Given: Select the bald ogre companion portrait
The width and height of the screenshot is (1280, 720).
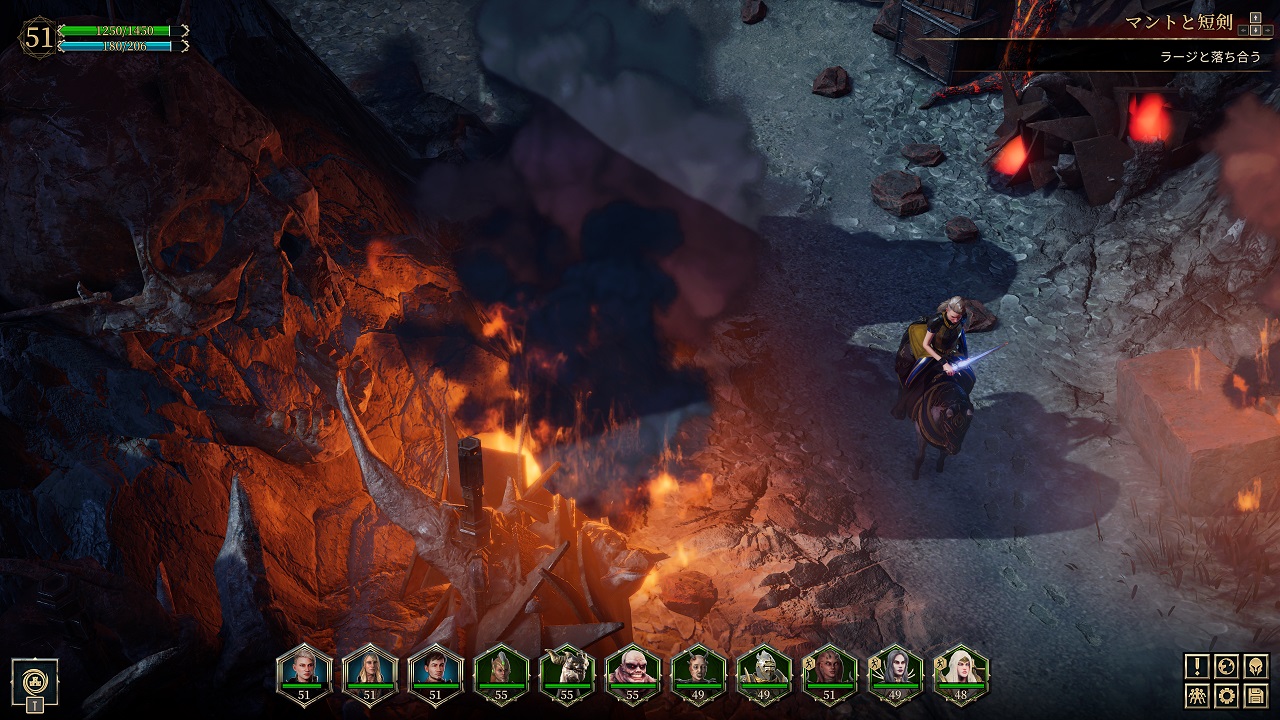Looking at the screenshot, I should point(633,668).
